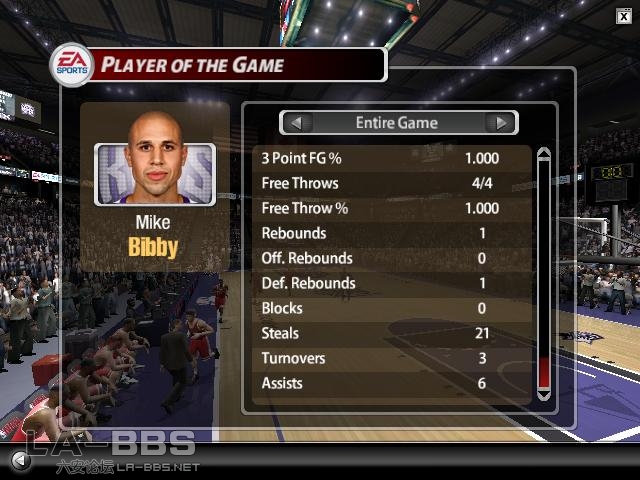Viewport: 640px width, 480px height.
Task: Go back using the bottom-left arrow button
Action: click(x=19, y=461)
